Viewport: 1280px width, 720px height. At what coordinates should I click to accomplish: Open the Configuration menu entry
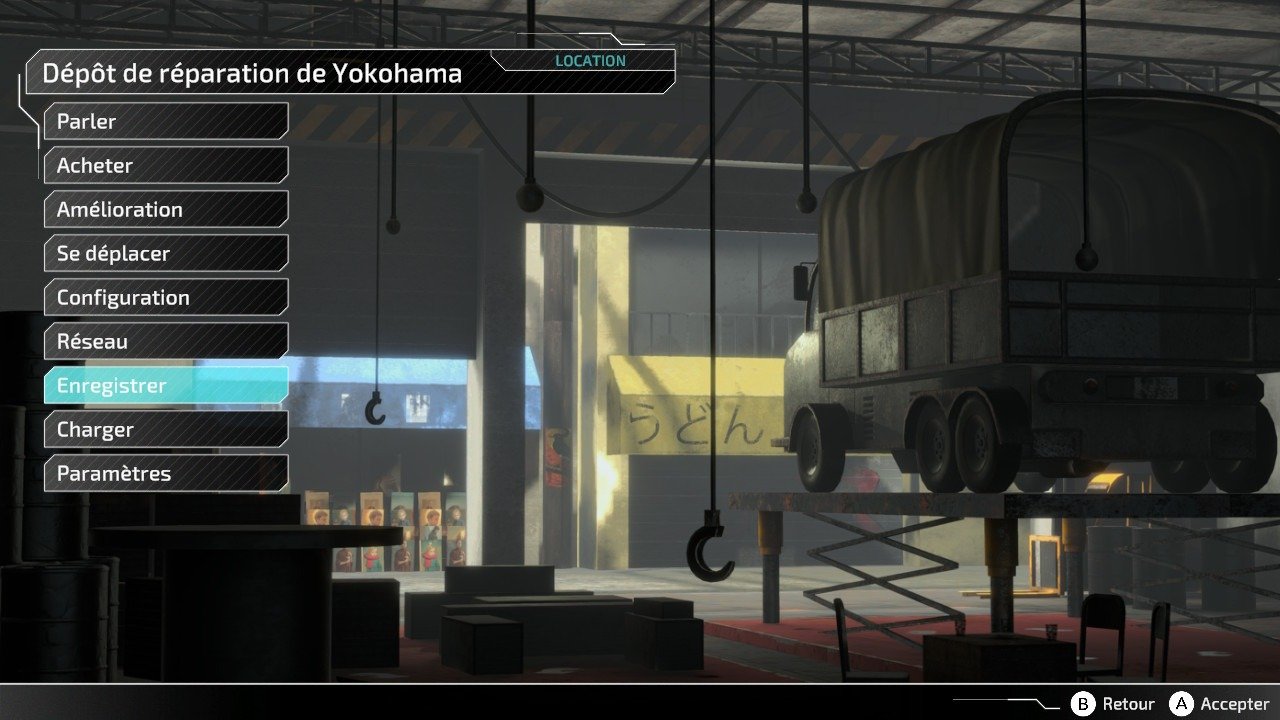coord(166,297)
